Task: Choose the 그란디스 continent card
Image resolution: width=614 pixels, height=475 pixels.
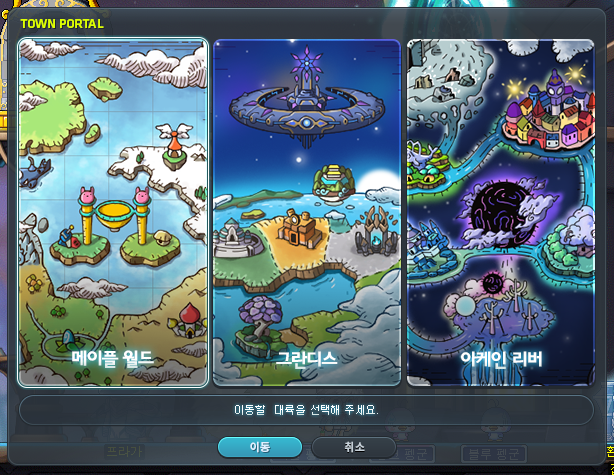Action: [306, 212]
